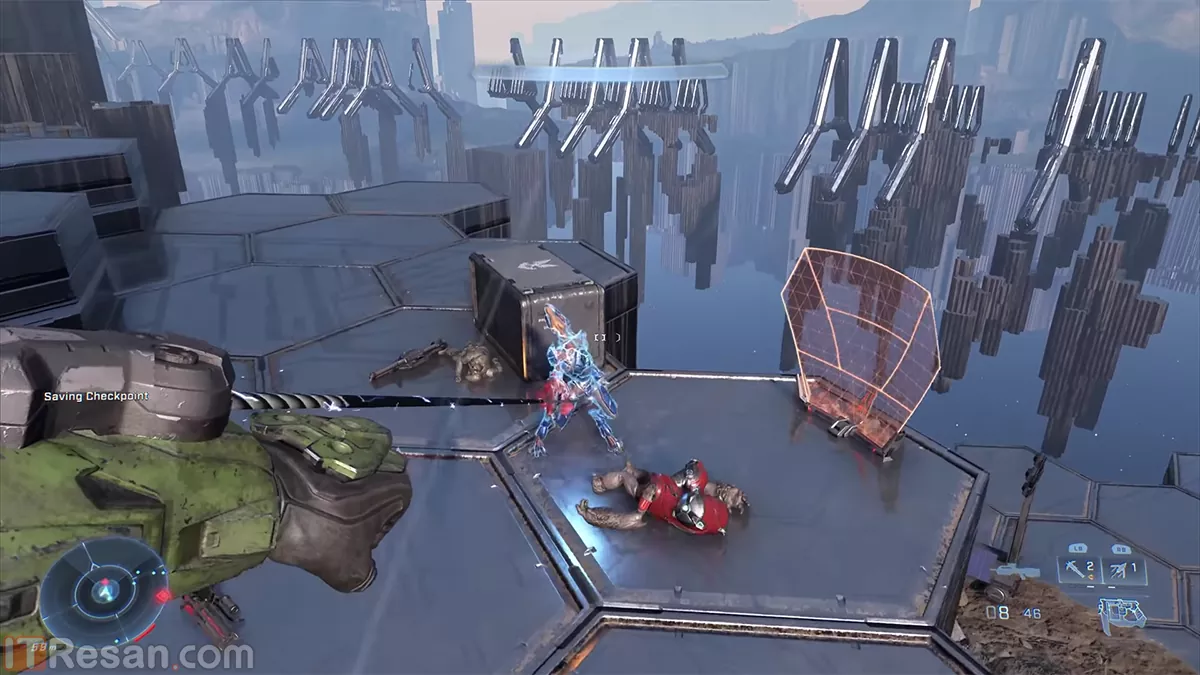1200x675 pixels.
Task: Select the equipment slot showing count 1
Action: coord(1124,571)
